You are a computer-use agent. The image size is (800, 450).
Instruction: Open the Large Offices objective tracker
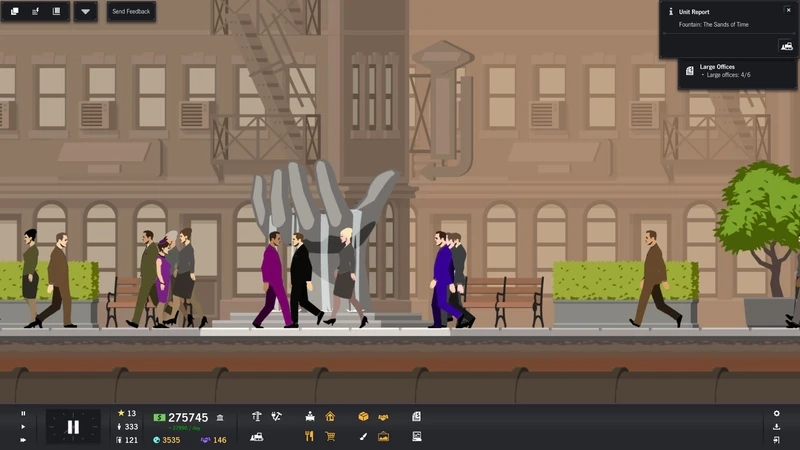tap(726, 70)
